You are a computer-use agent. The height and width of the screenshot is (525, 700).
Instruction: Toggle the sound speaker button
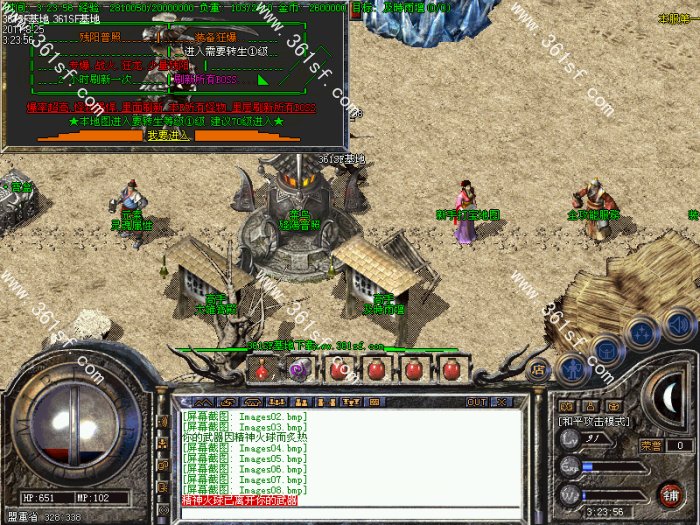[679, 324]
